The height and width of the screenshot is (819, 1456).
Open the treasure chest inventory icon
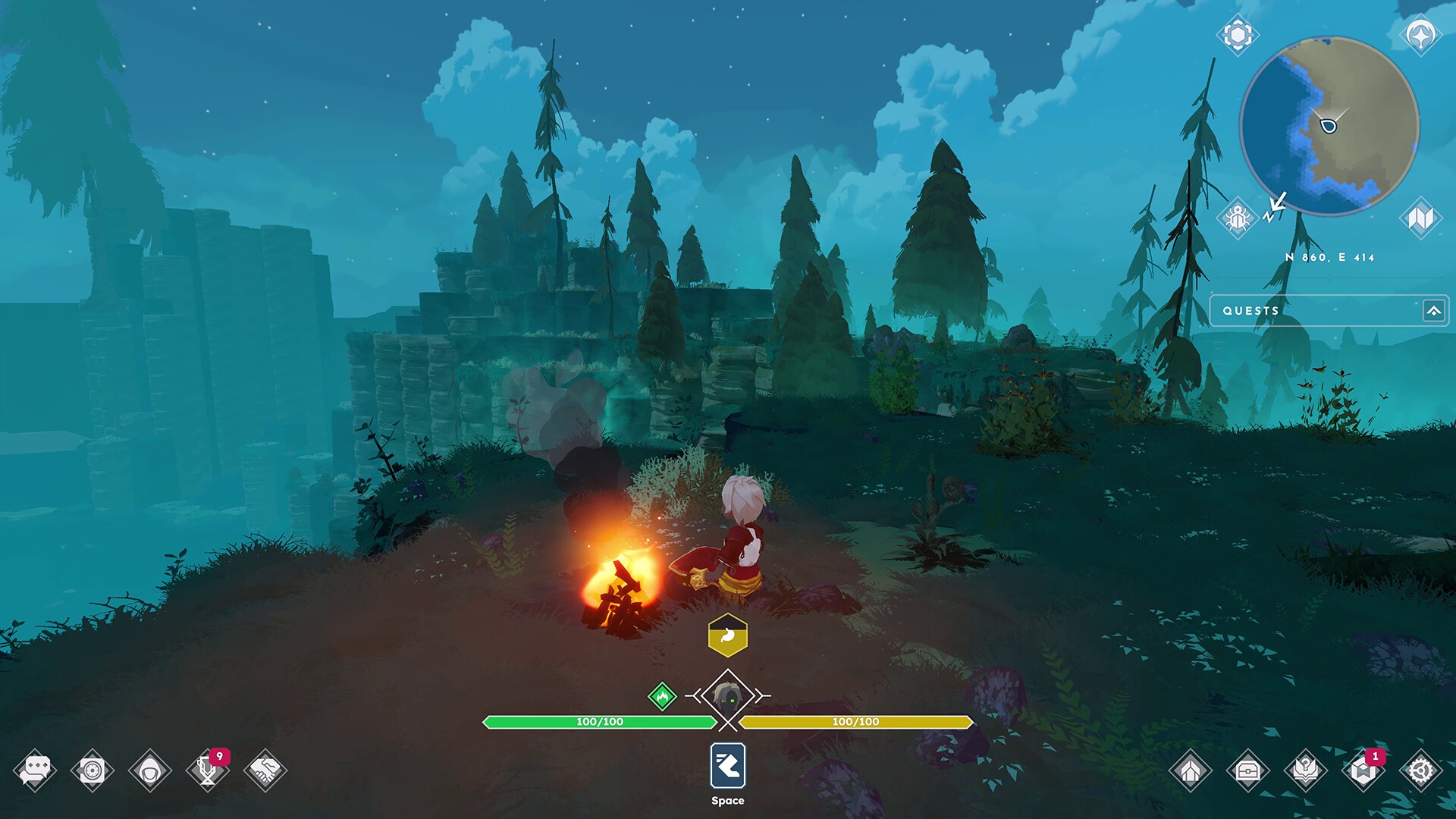1247,771
